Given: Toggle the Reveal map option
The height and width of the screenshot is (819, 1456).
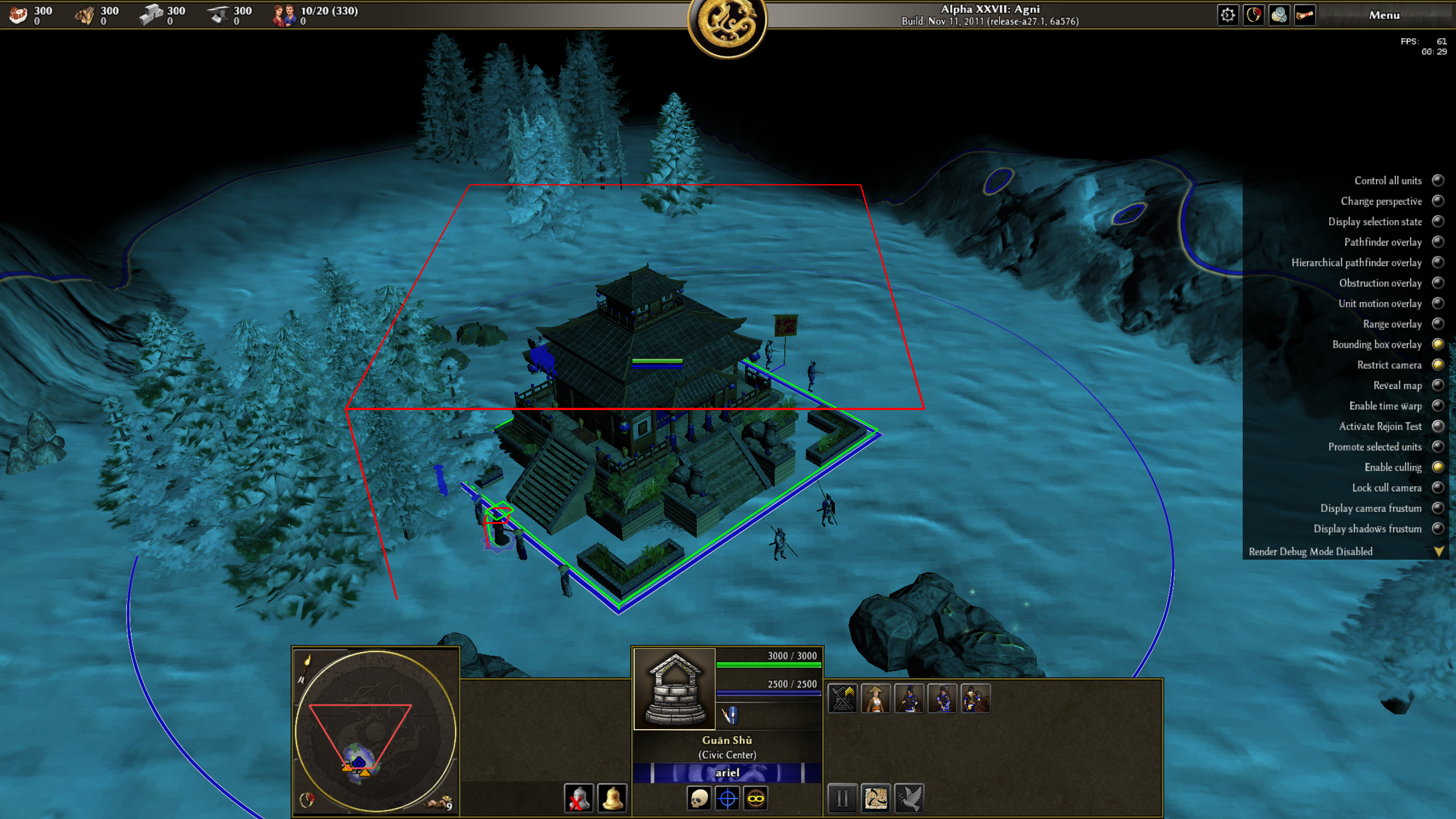Looking at the screenshot, I should [1438, 386].
